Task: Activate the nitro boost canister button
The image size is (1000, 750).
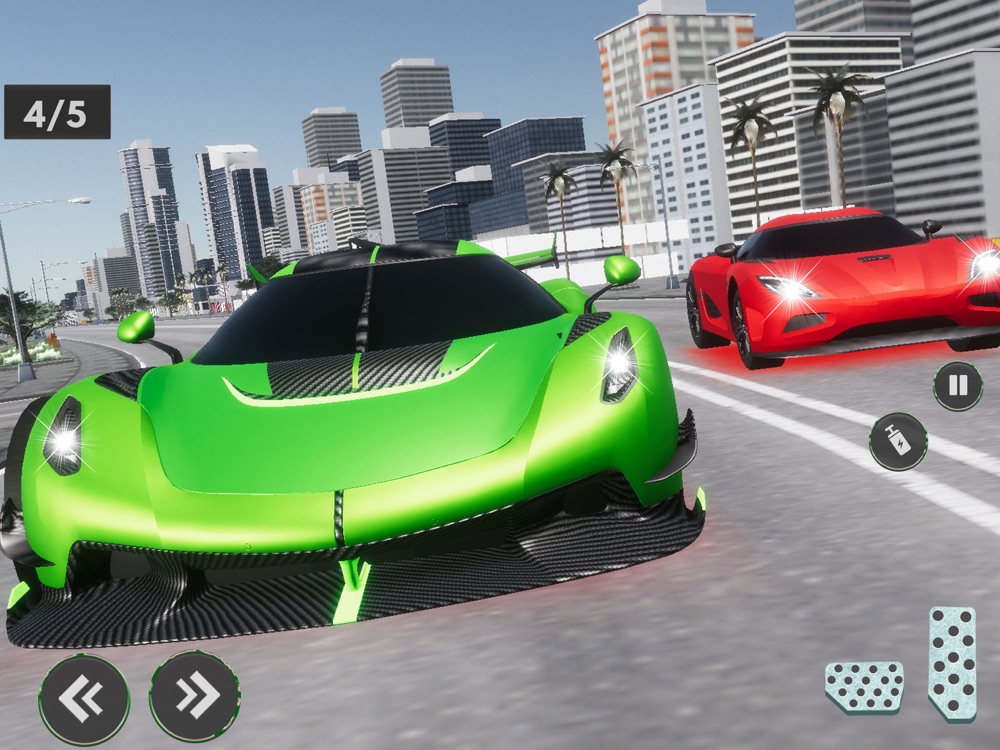Action: 897,441
